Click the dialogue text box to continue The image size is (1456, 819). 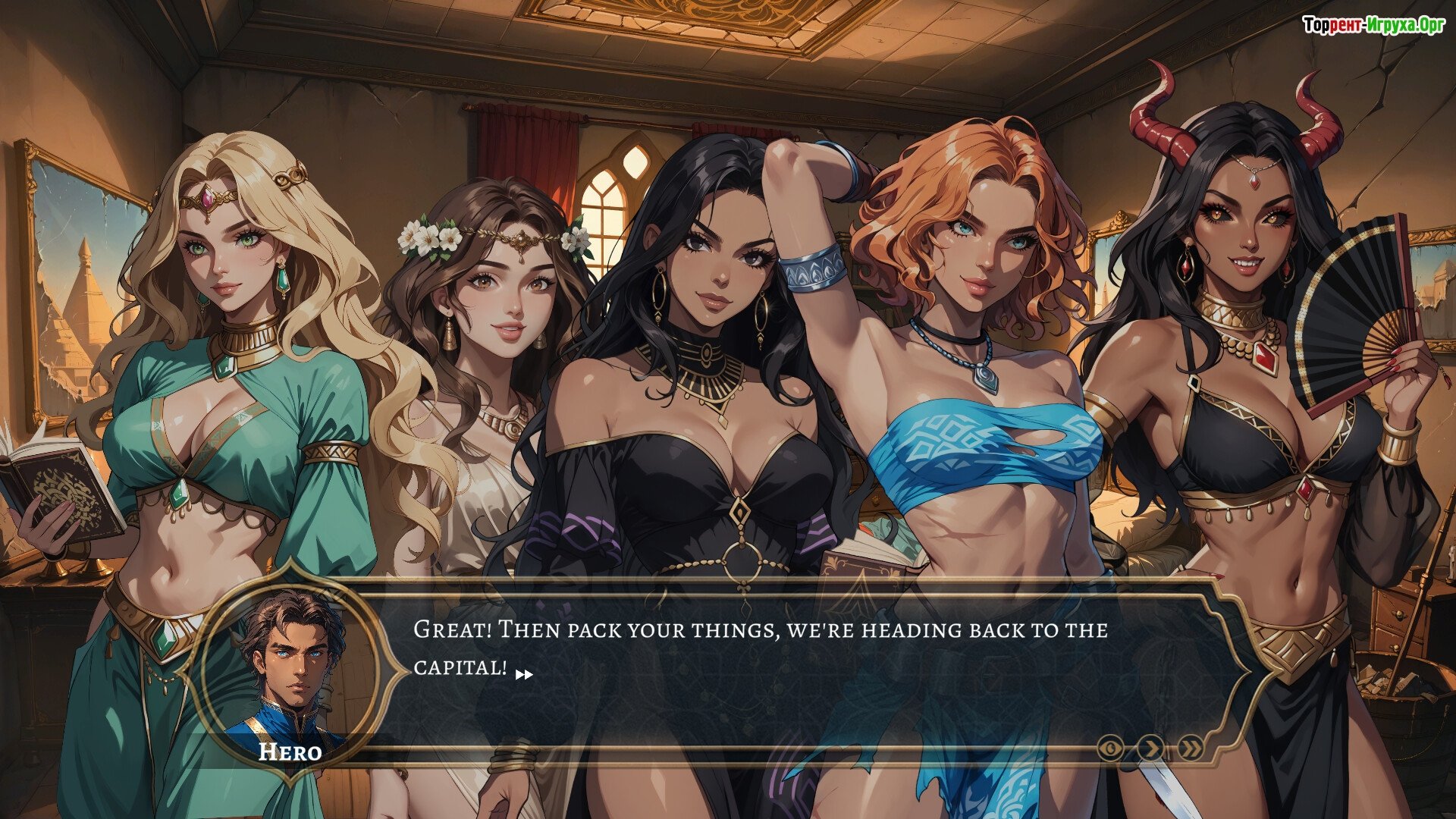point(758,660)
